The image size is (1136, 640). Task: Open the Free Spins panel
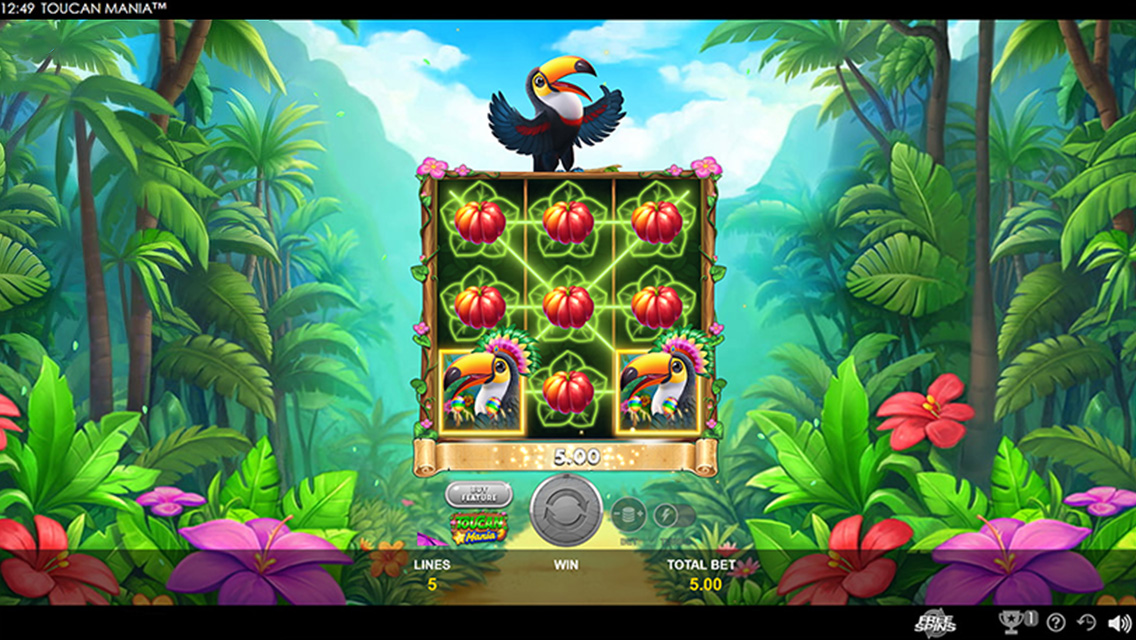click(935, 622)
